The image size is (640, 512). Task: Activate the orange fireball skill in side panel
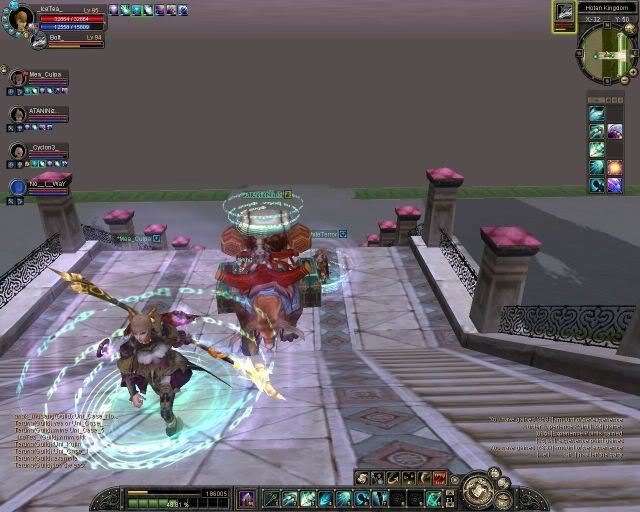tap(614, 168)
